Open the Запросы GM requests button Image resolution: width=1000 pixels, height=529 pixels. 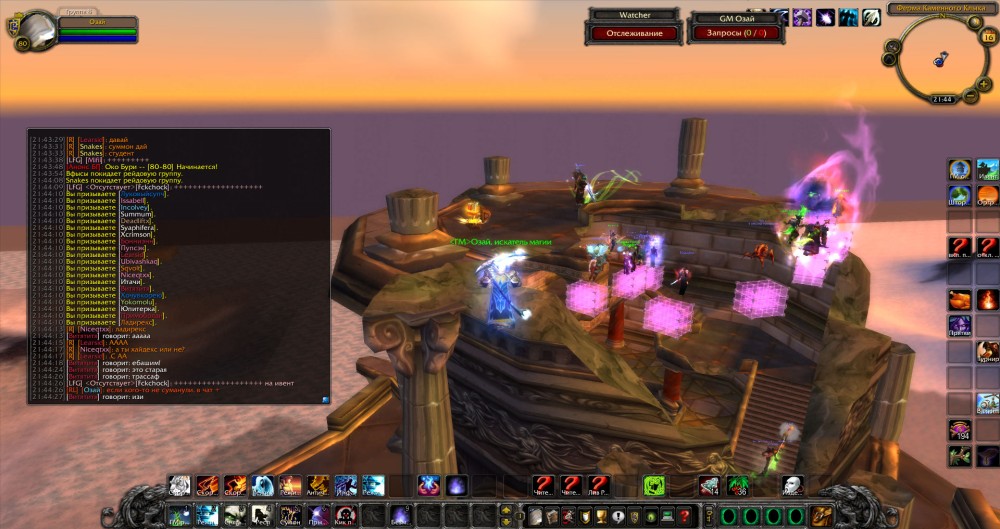[727, 33]
